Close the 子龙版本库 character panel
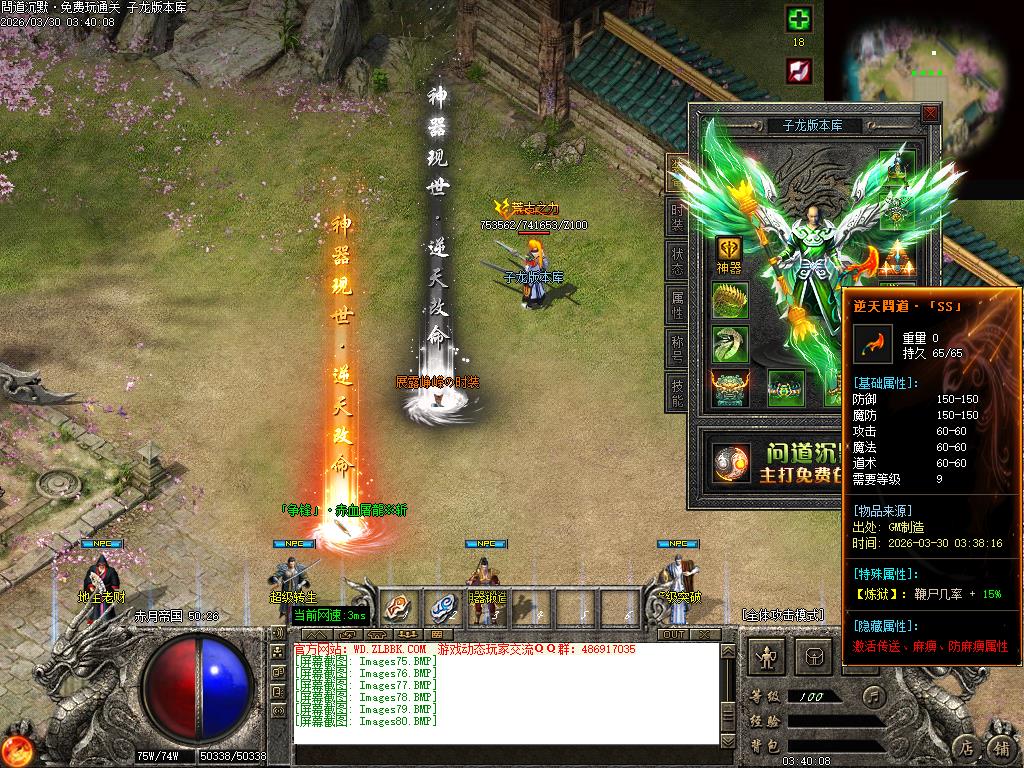 [x=930, y=114]
